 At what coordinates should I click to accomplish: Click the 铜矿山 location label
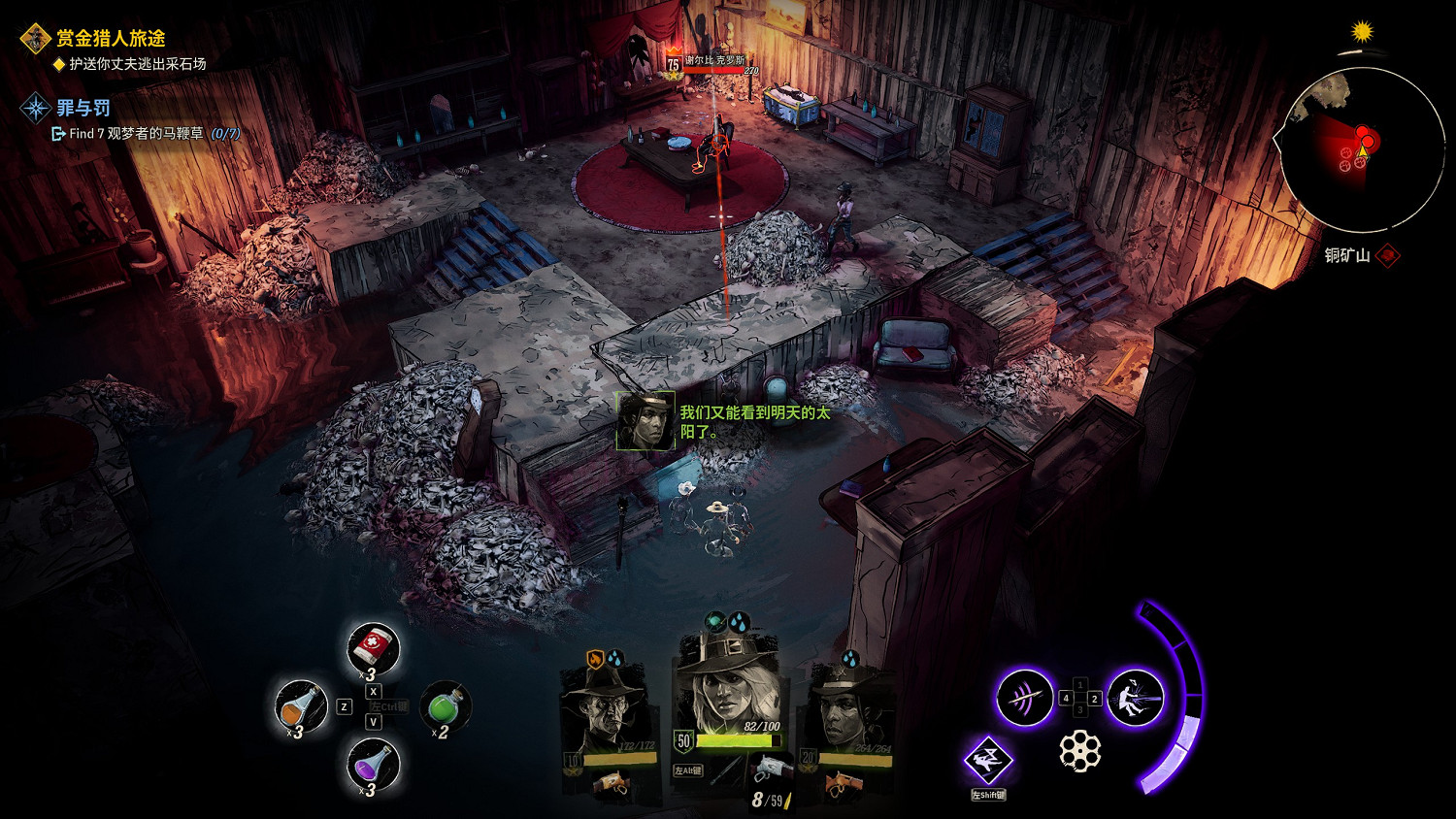click(x=1347, y=255)
